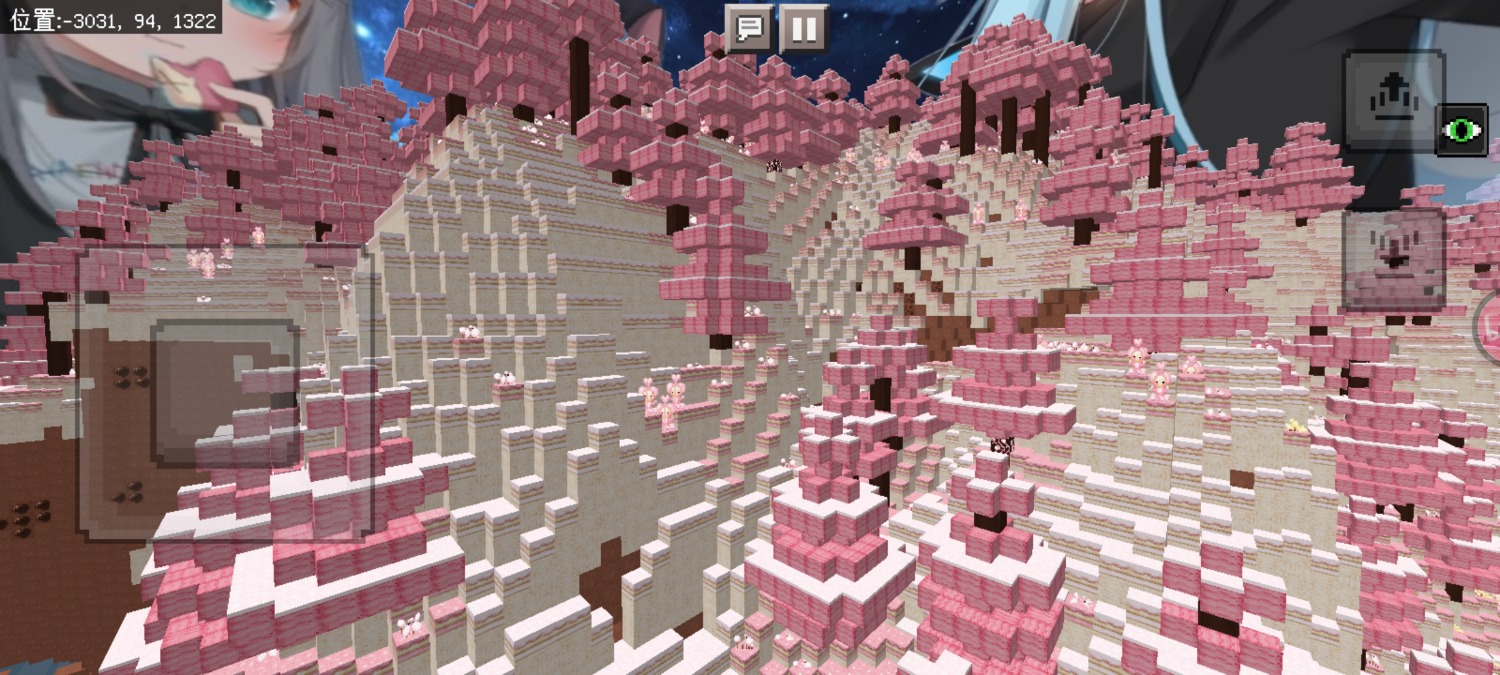
Task: Tap the translucent pink face button
Action: point(1394,260)
